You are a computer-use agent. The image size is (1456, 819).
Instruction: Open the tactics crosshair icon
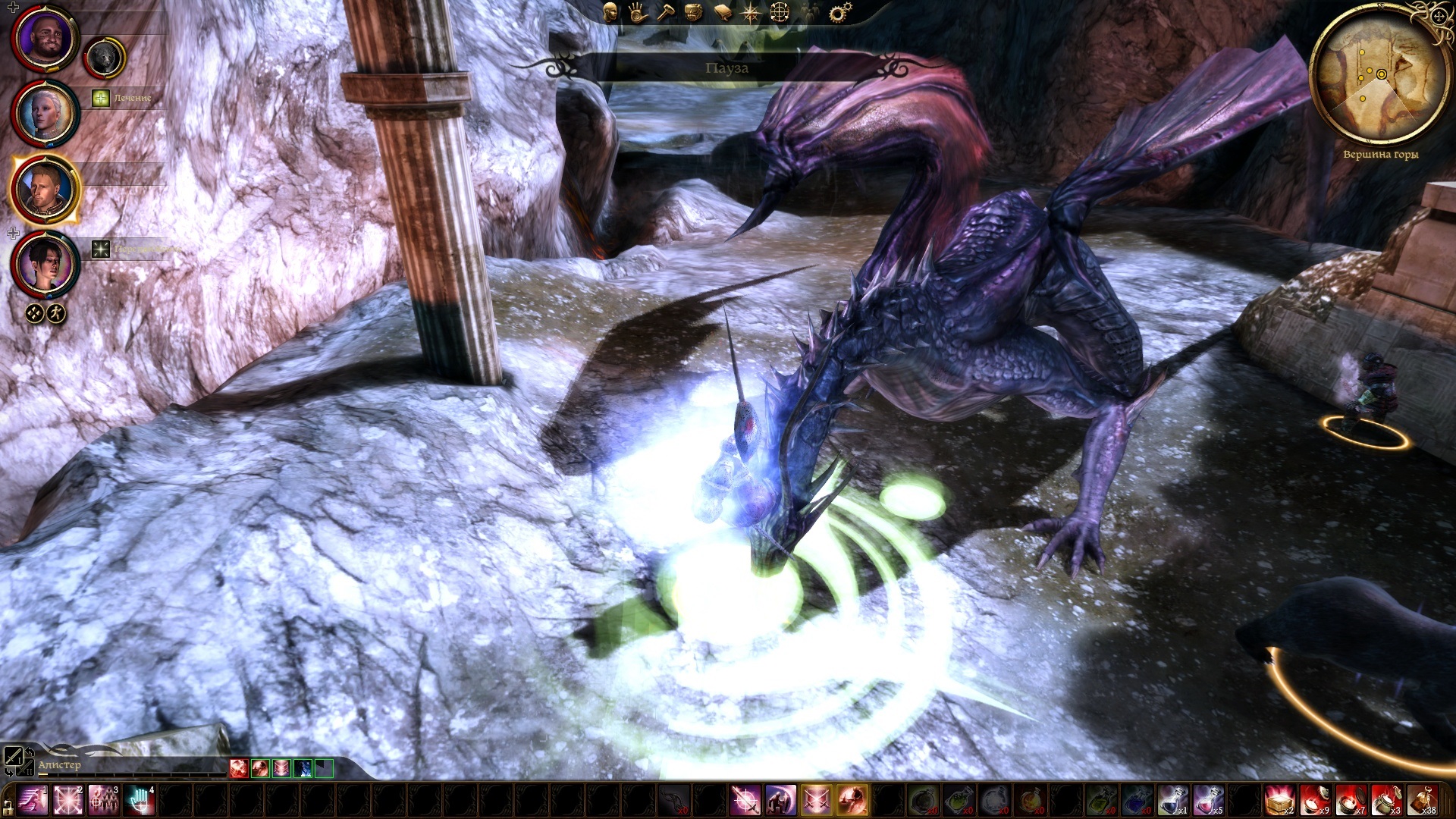[x=780, y=12]
